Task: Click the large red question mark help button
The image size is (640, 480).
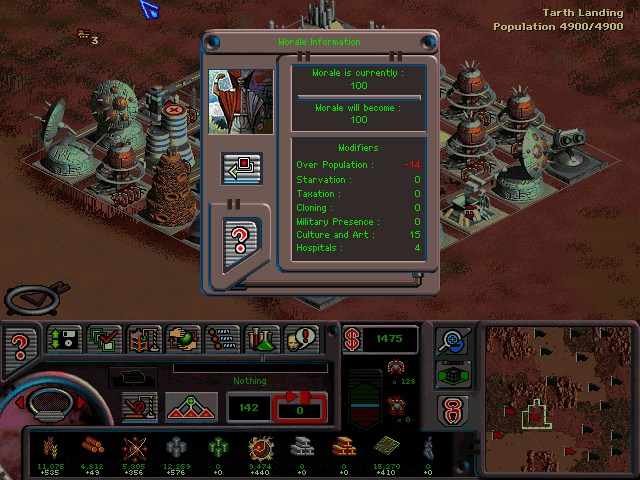Action: pyautogui.click(x=19, y=349)
